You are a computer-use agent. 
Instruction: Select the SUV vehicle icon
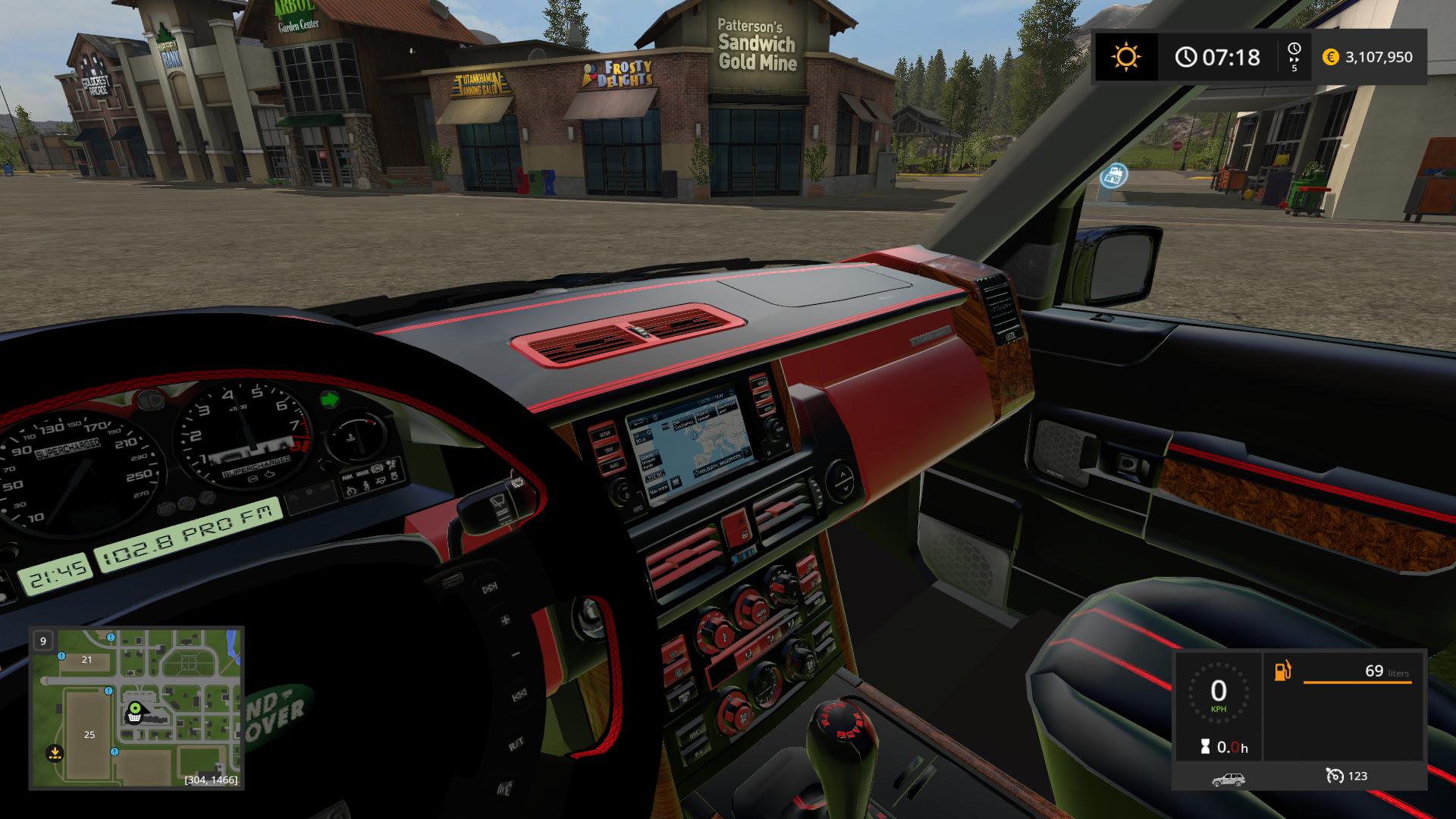coord(1228,778)
